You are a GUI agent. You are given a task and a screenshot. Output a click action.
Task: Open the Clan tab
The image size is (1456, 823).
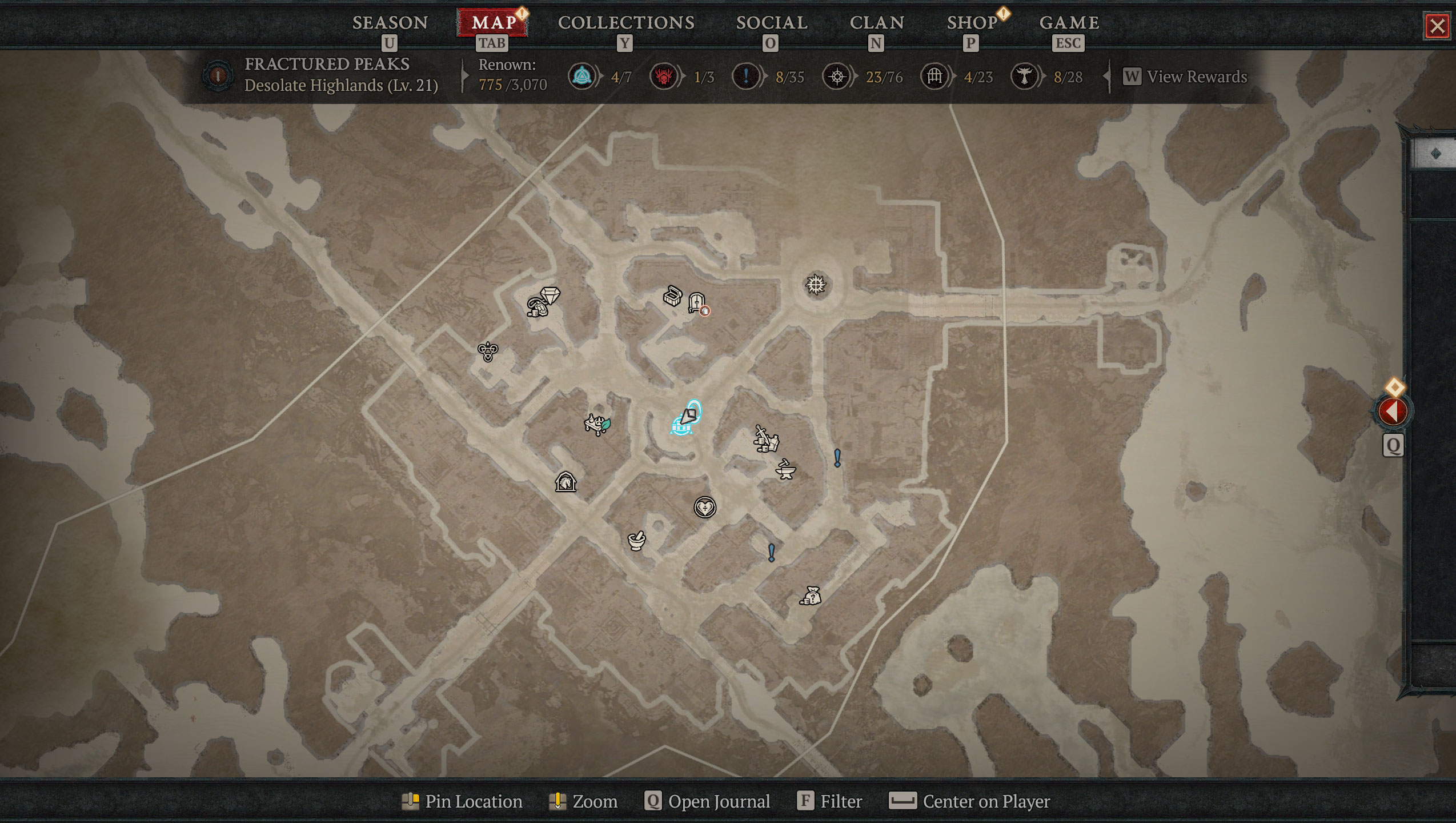coord(876,23)
